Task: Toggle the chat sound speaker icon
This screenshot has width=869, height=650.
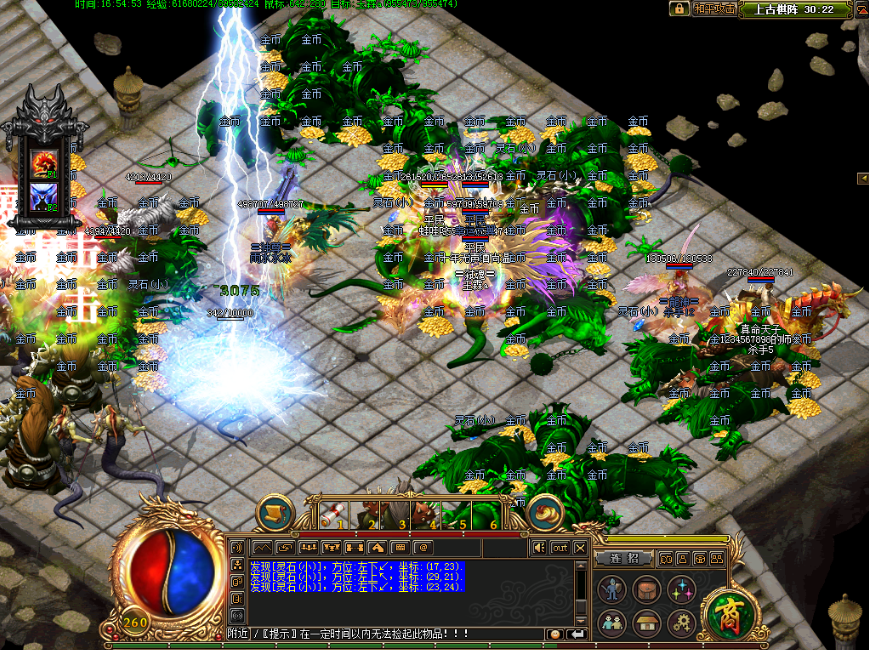Action: coord(540,547)
